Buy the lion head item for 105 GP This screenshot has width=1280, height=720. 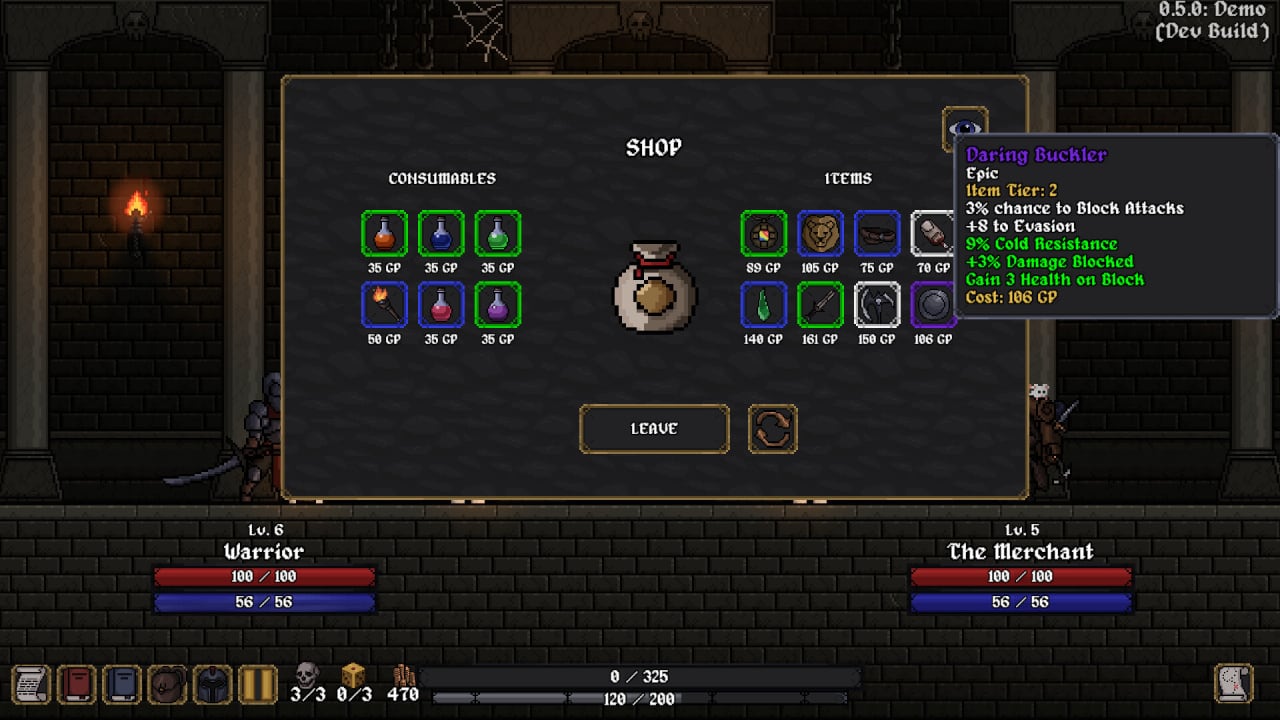point(820,234)
